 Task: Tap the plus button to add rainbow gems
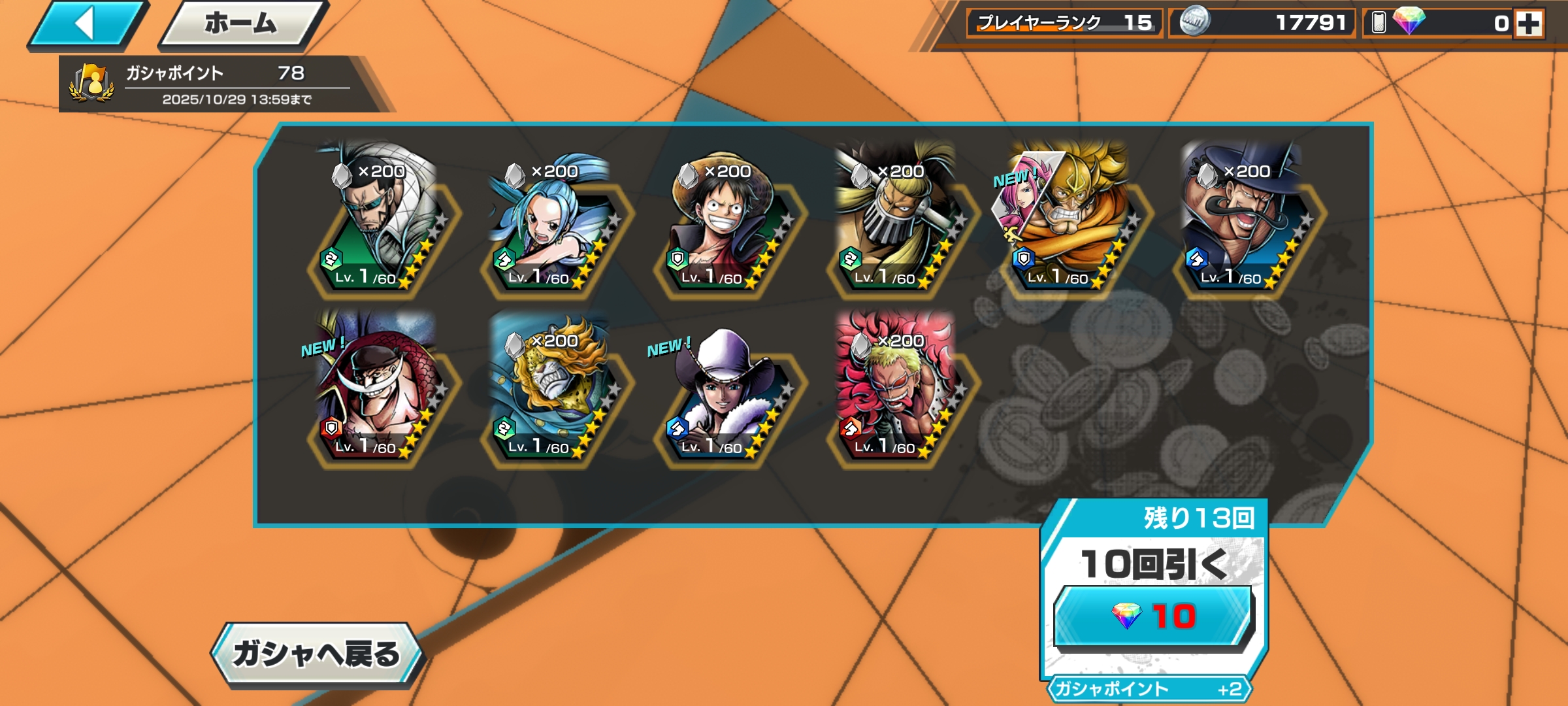(x=1529, y=24)
